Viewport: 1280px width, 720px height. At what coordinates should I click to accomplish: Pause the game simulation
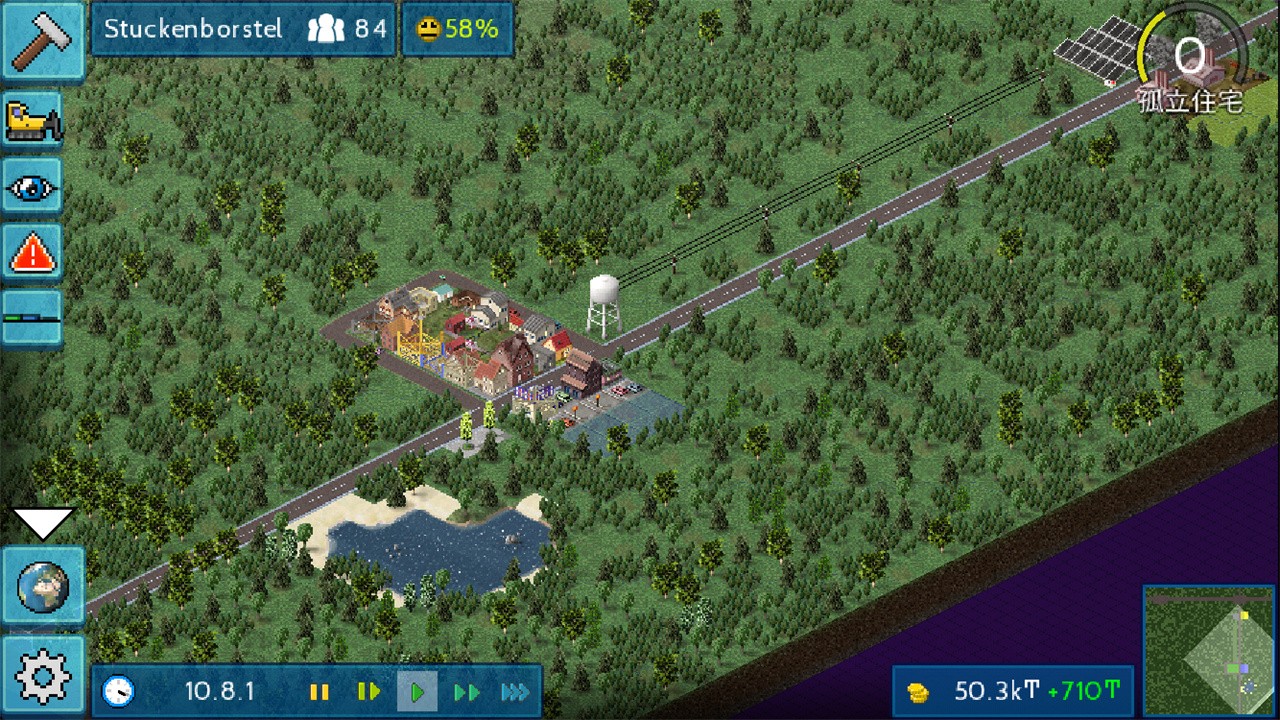point(319,692)
